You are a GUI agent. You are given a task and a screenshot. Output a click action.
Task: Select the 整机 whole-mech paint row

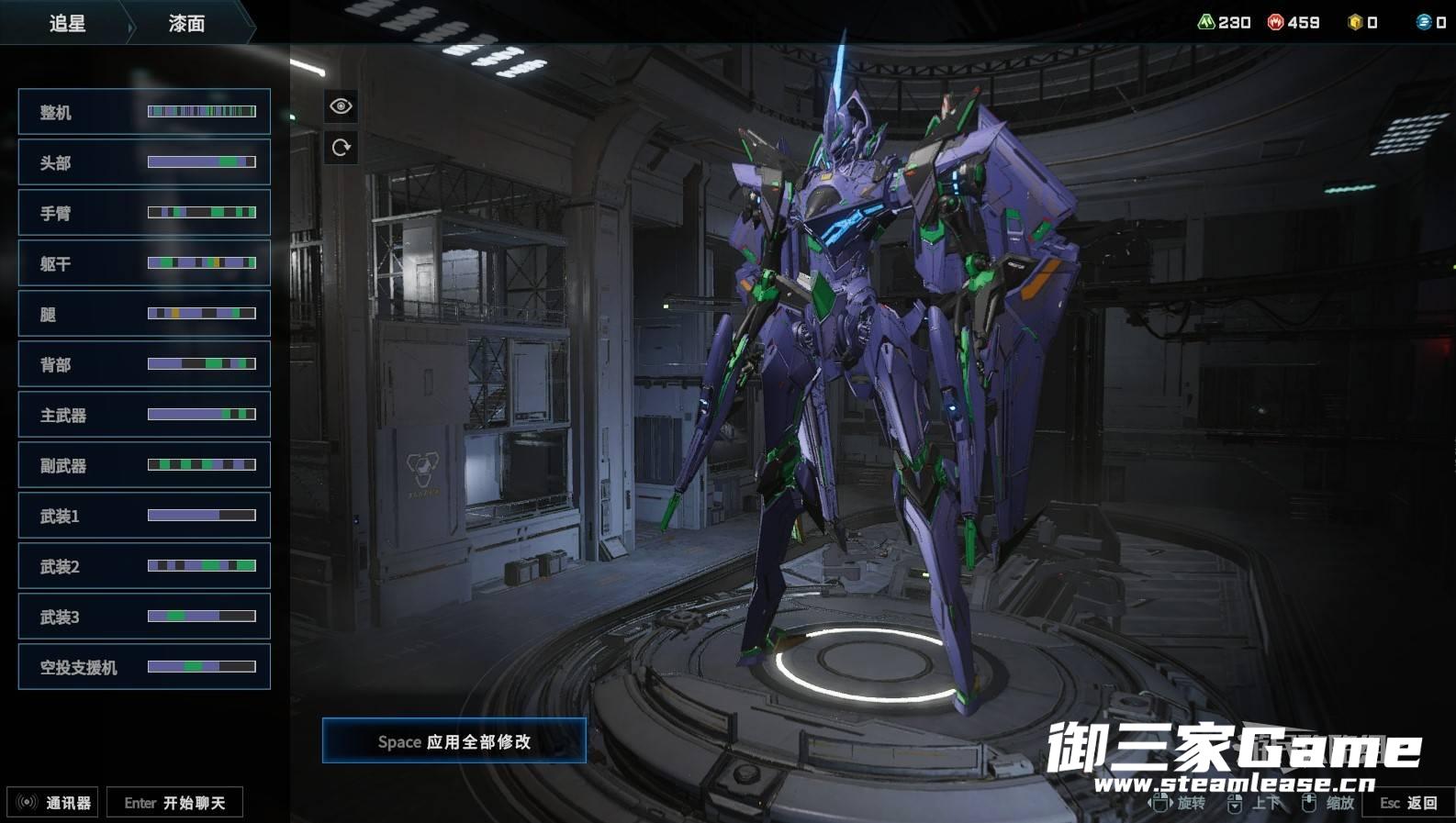[144, 112]
